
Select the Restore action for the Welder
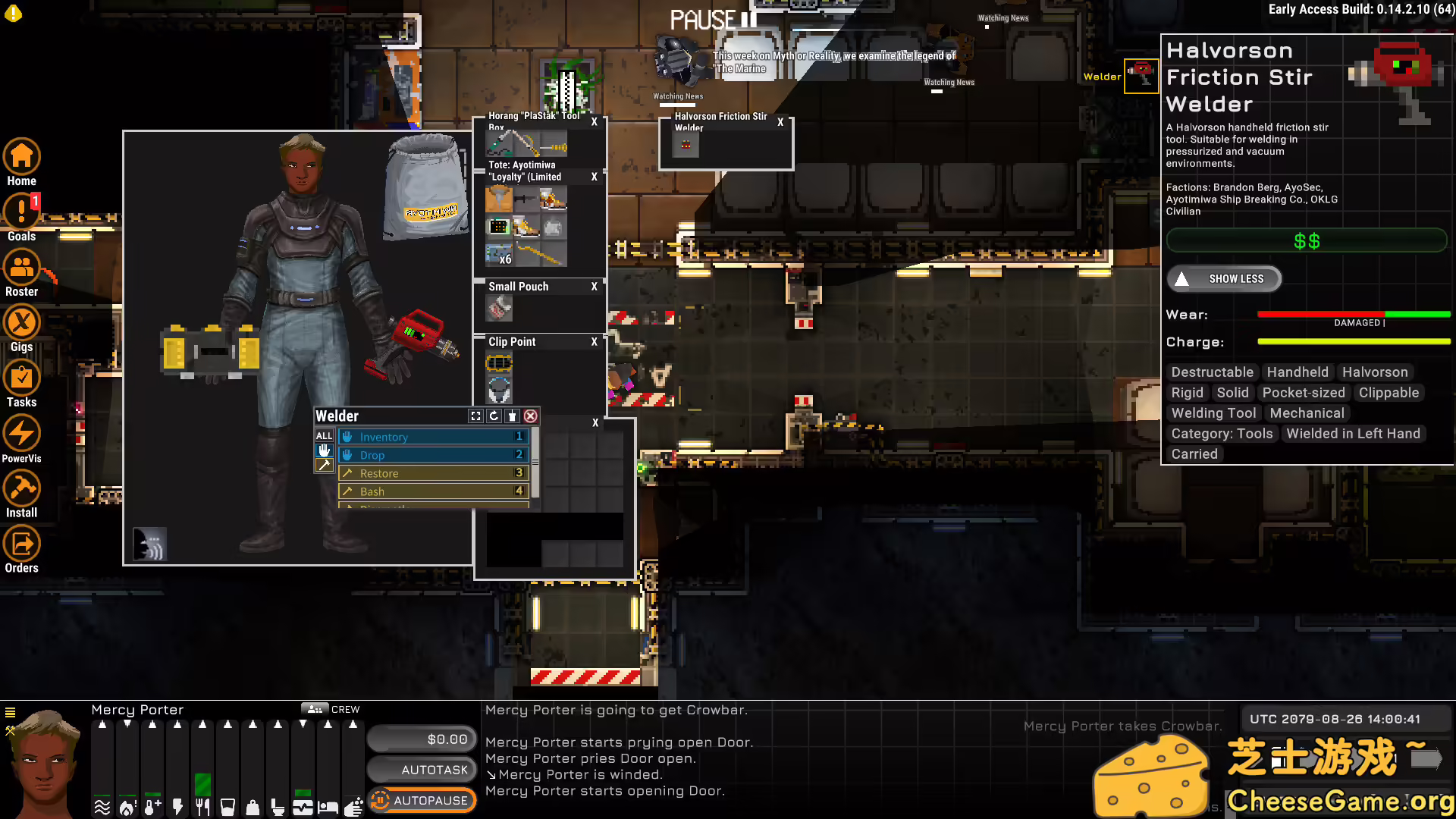point(434,473)
